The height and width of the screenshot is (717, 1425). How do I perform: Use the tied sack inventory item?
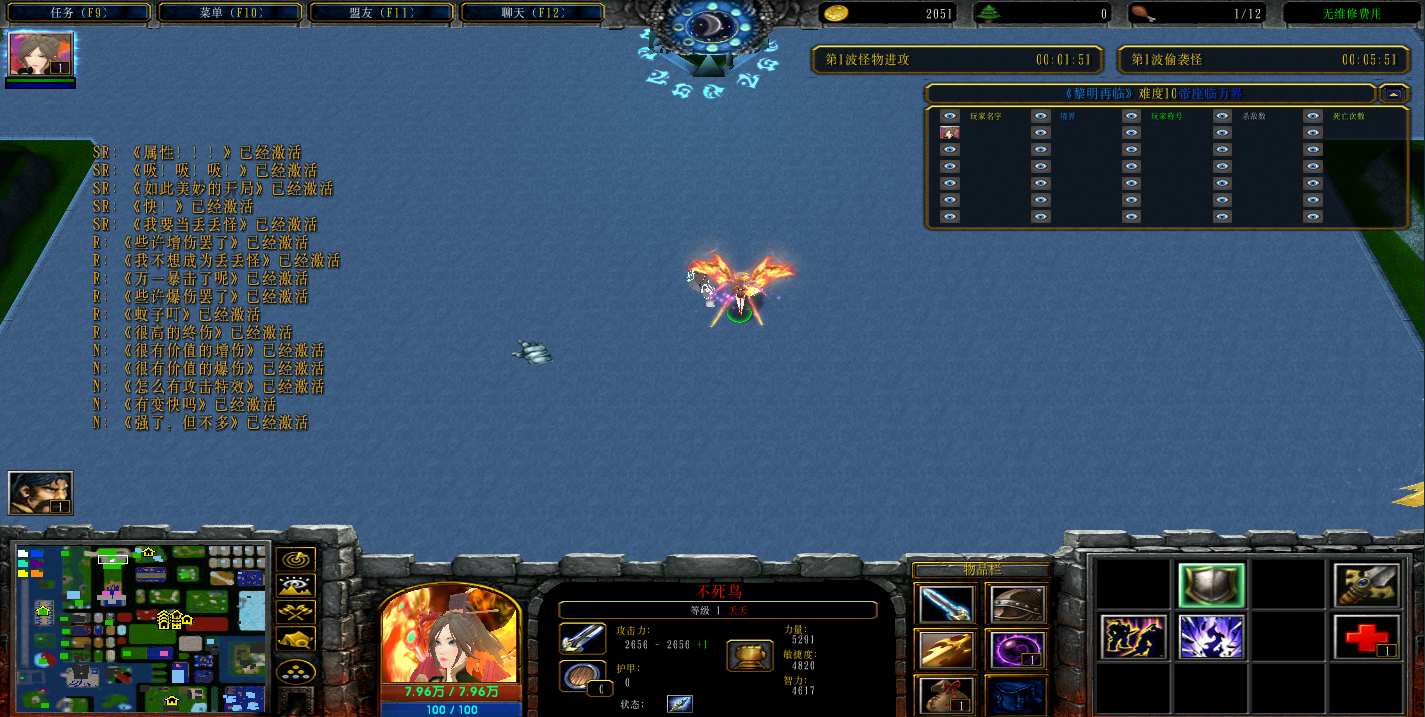point(945,695)
